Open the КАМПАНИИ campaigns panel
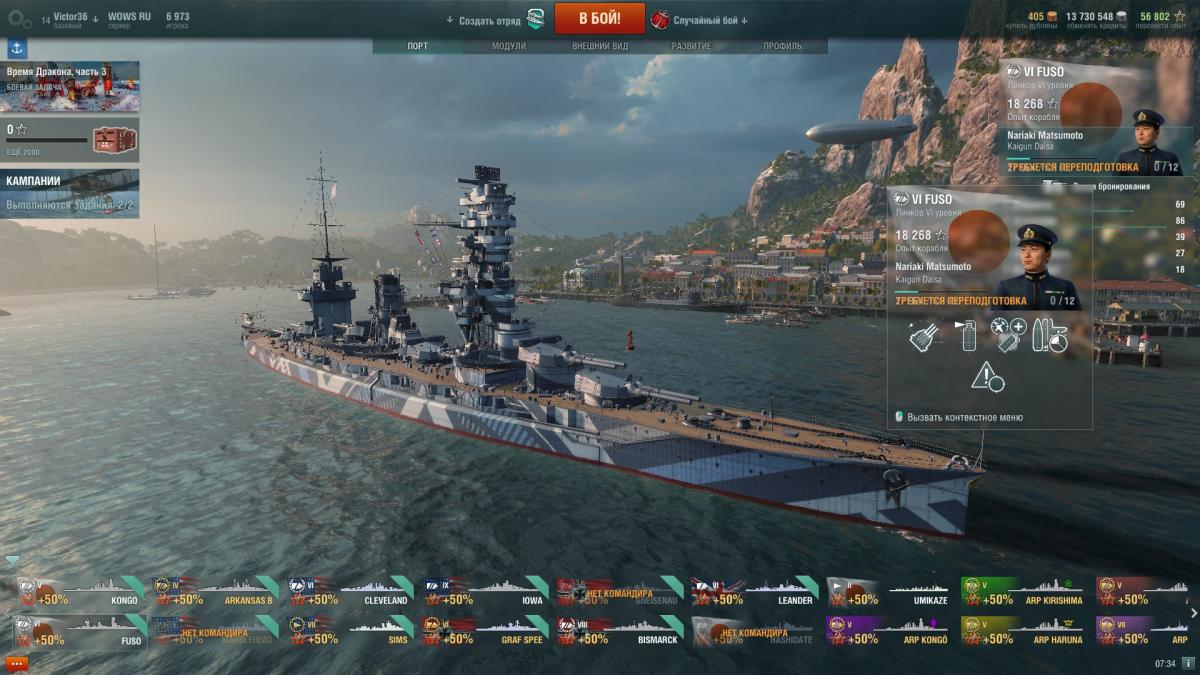The image size is (1200, 675). (70, 192)
